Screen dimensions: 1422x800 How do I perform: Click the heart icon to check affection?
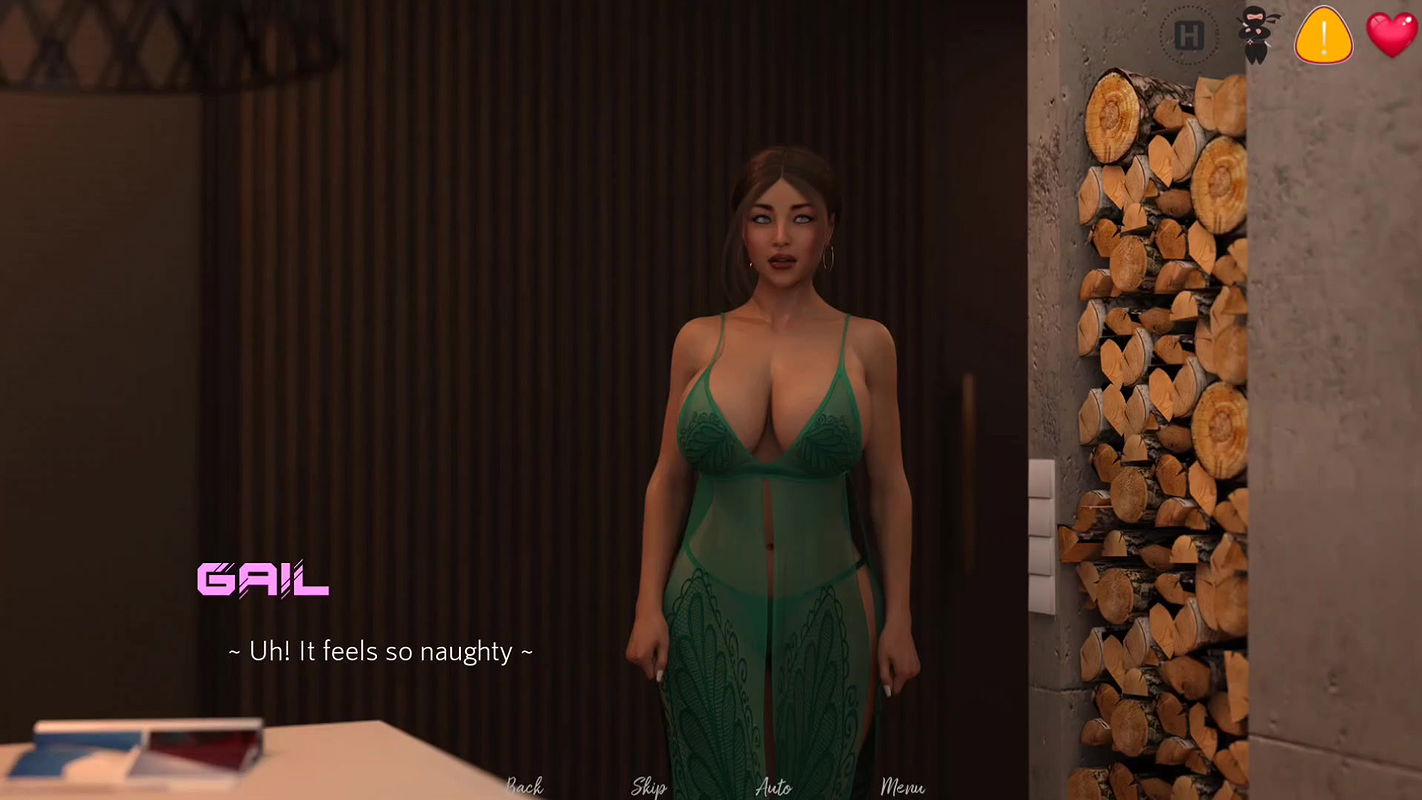click(x=1391, y=34)
